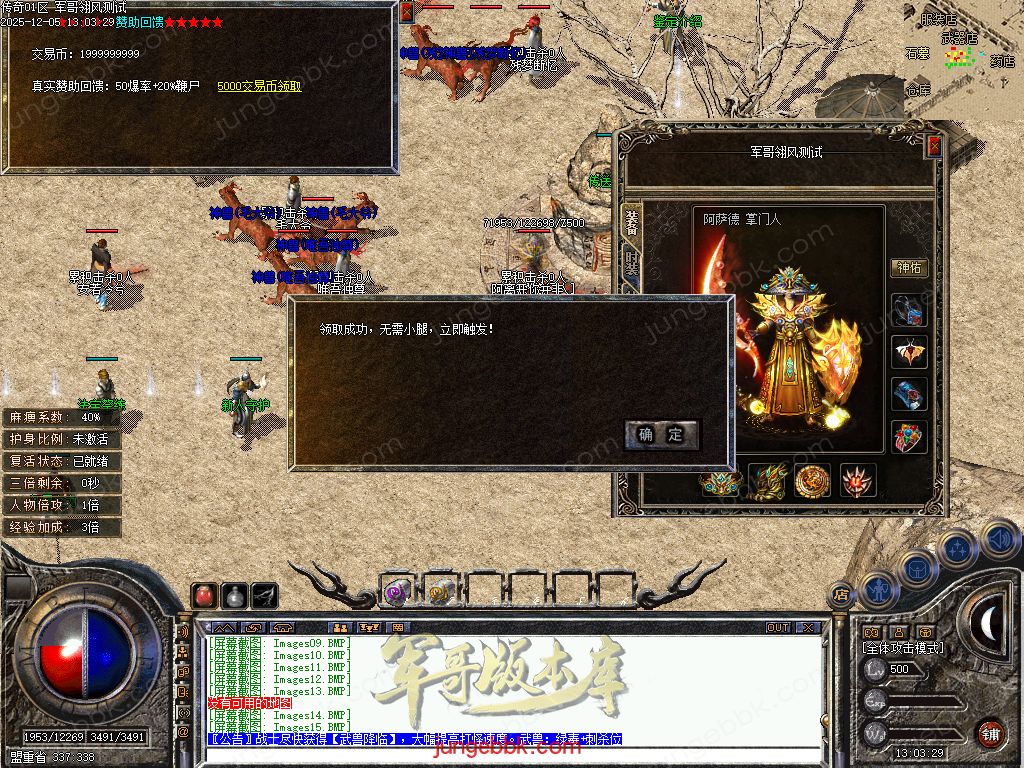1024x768 pixels.
Task: Close the character equipment window
Action: point(934,146)
